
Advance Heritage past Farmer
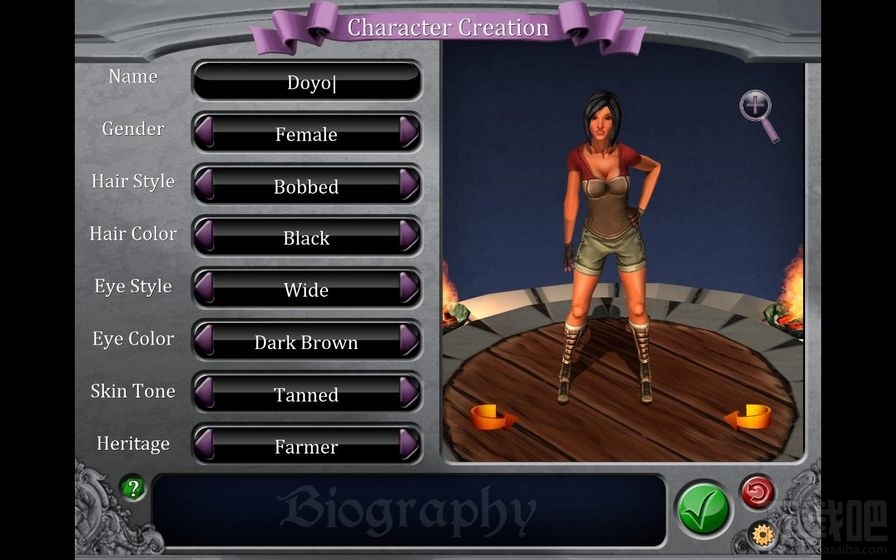[408, 444]
